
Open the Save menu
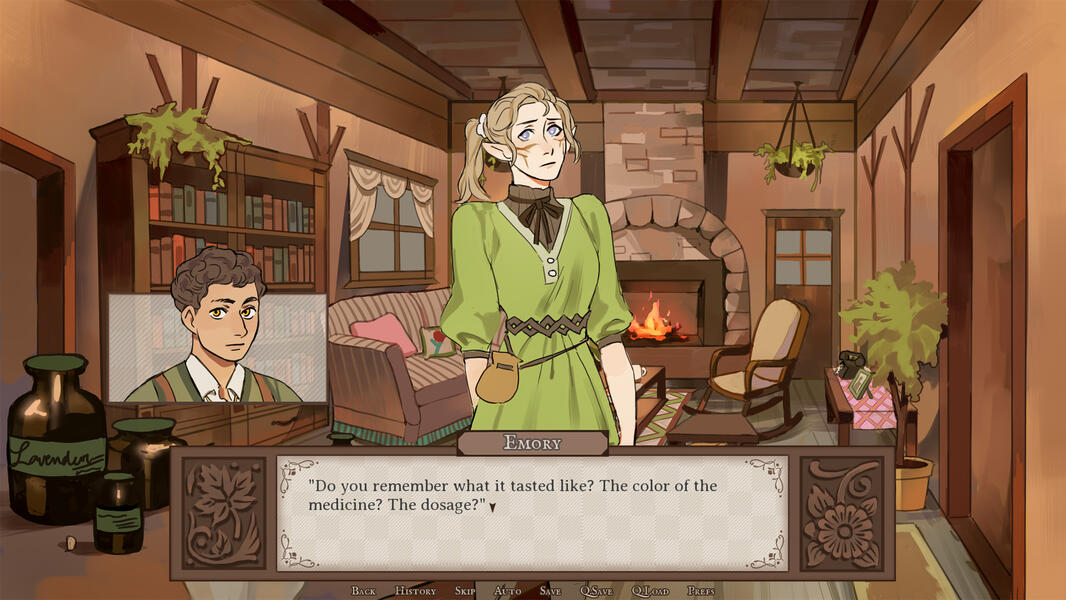550,591
